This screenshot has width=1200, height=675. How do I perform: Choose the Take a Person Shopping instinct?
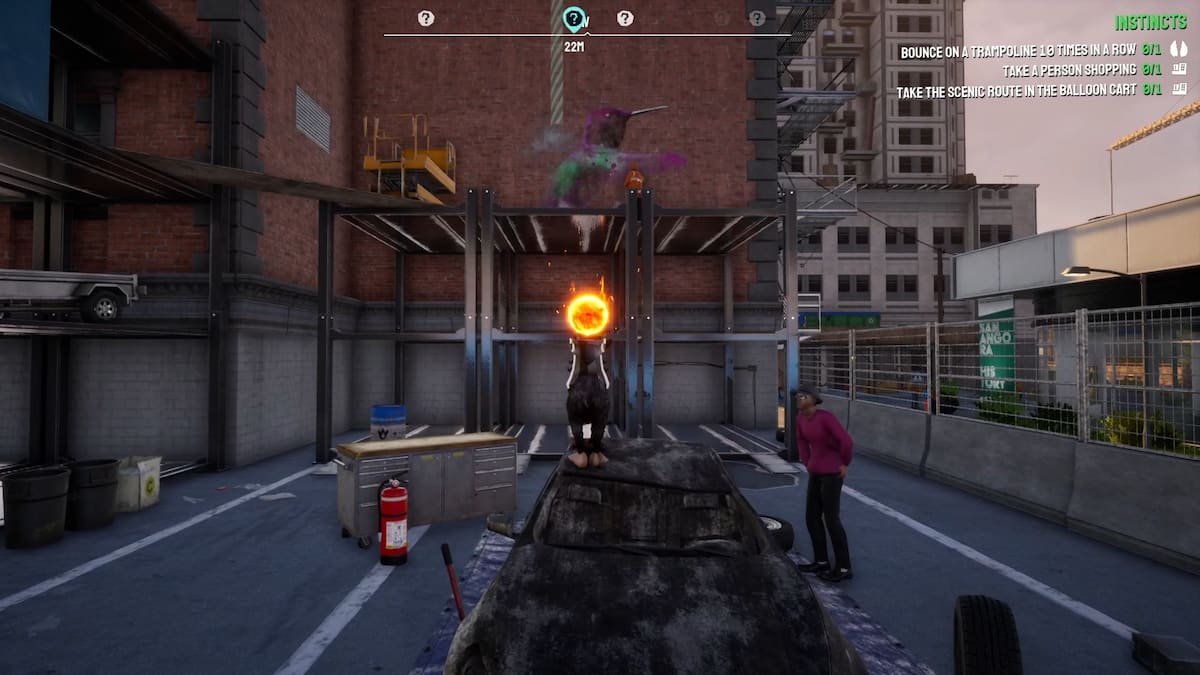point(1070,70)
